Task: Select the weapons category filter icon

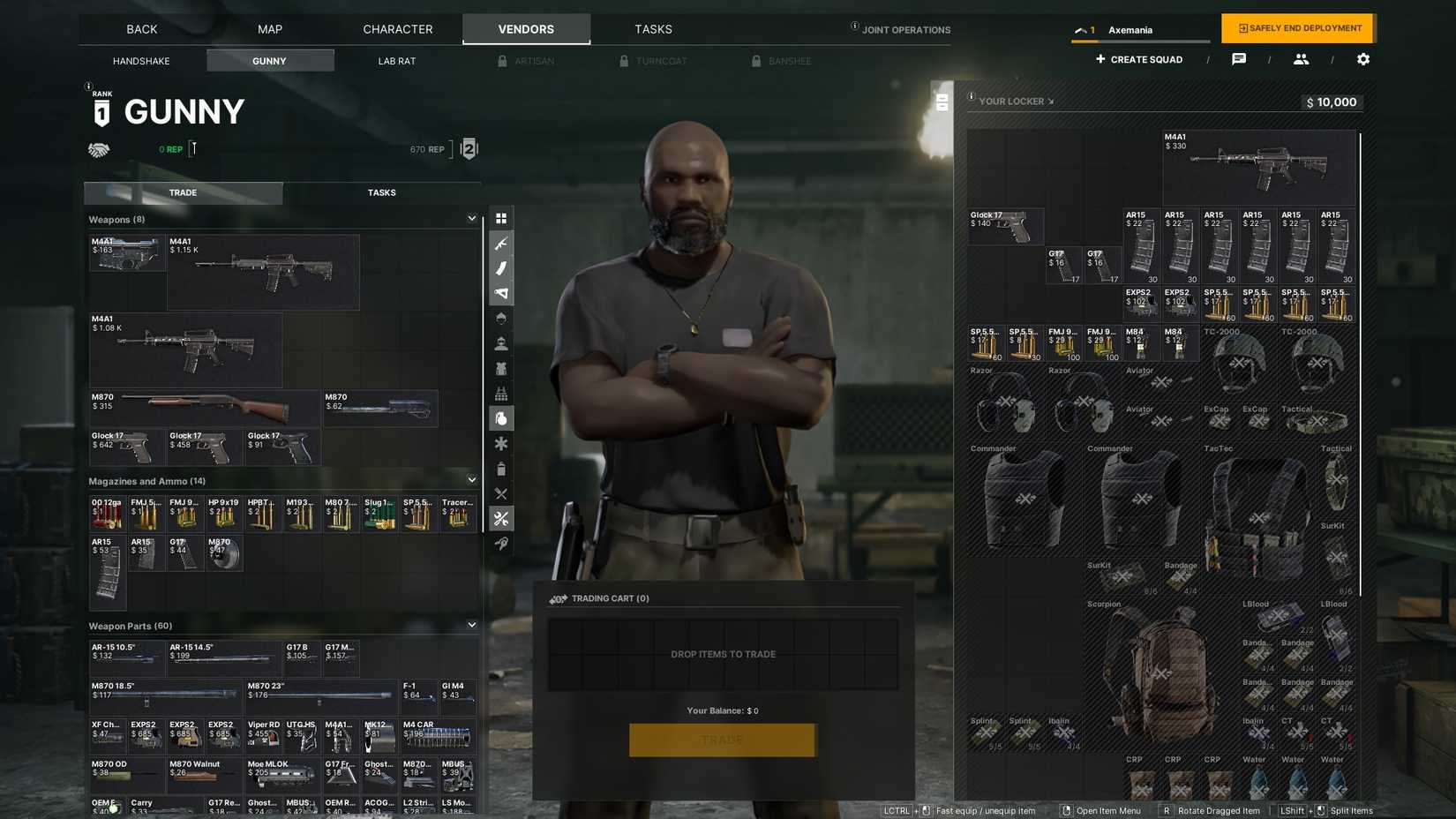Action: point(501,244)
